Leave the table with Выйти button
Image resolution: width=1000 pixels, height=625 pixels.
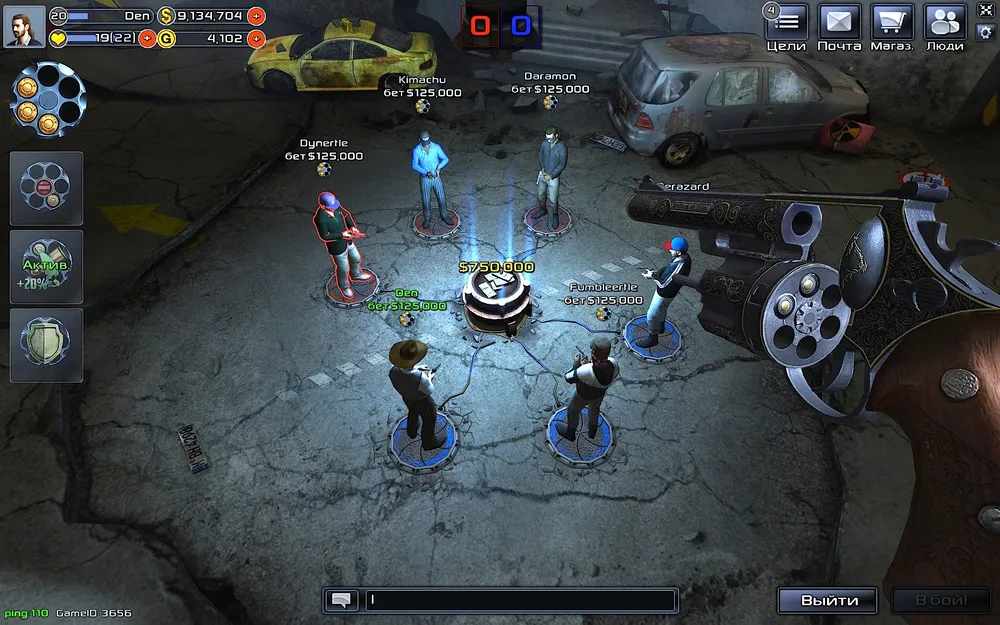pos(828,600)
